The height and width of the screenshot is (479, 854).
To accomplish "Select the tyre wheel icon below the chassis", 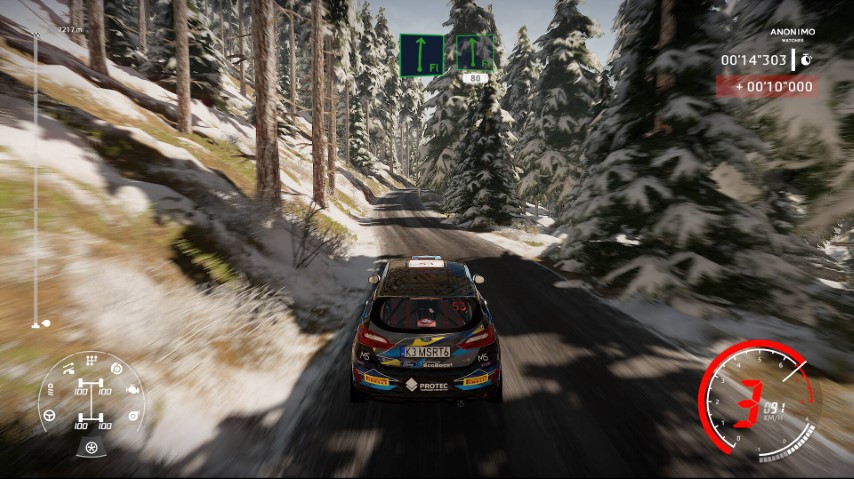I will [x=92, y=446].
